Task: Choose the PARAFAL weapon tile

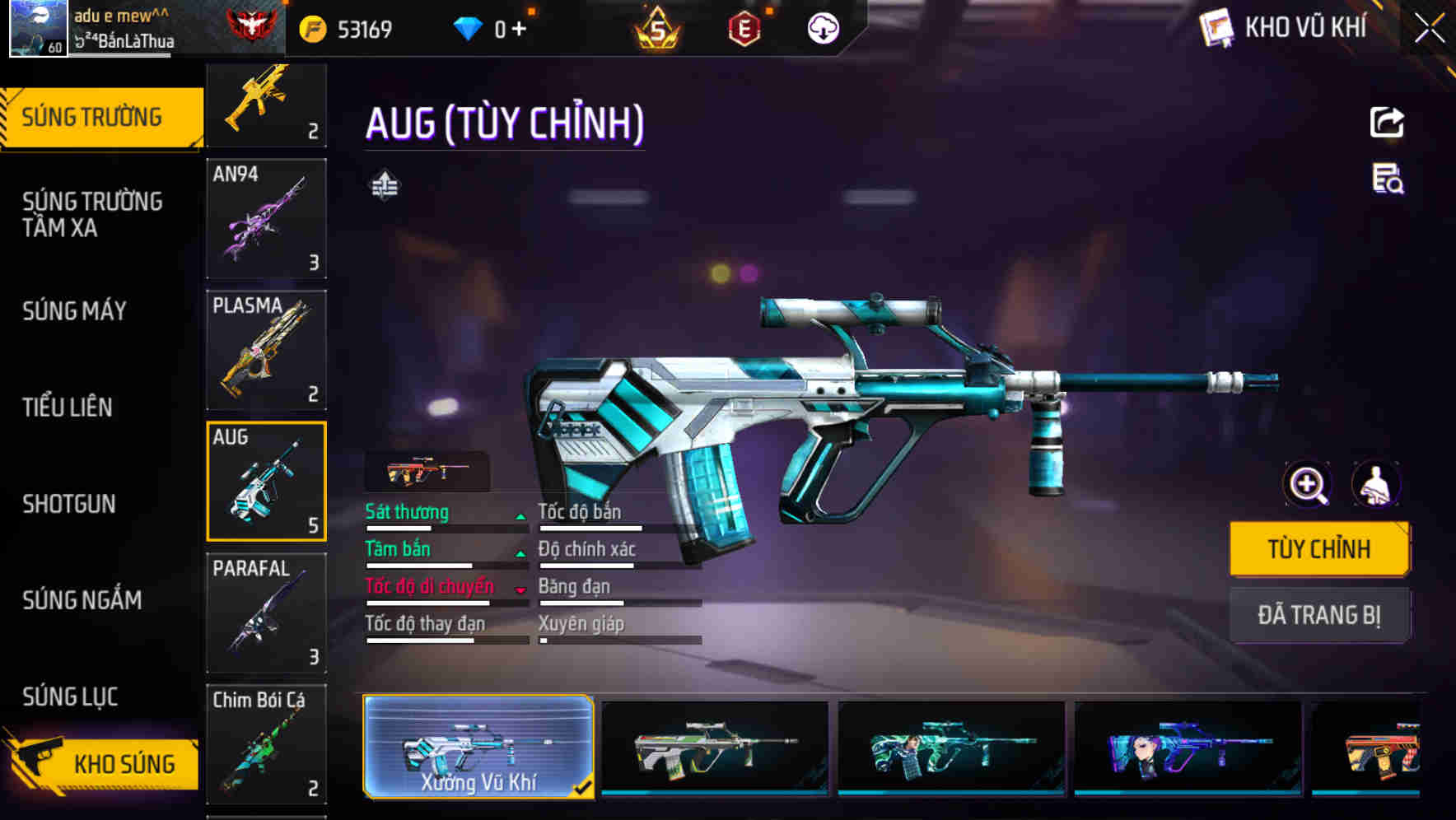Action: pyautogui.click(x=266, y=613)
